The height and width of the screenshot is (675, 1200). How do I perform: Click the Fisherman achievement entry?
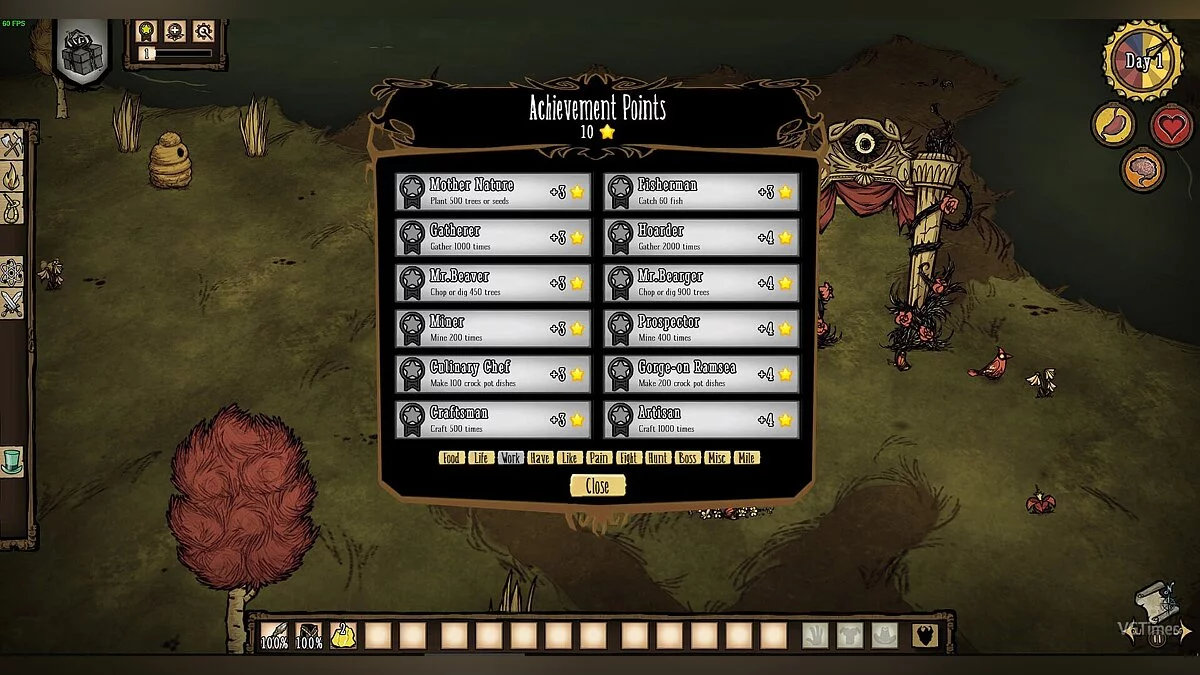point(701,192)
